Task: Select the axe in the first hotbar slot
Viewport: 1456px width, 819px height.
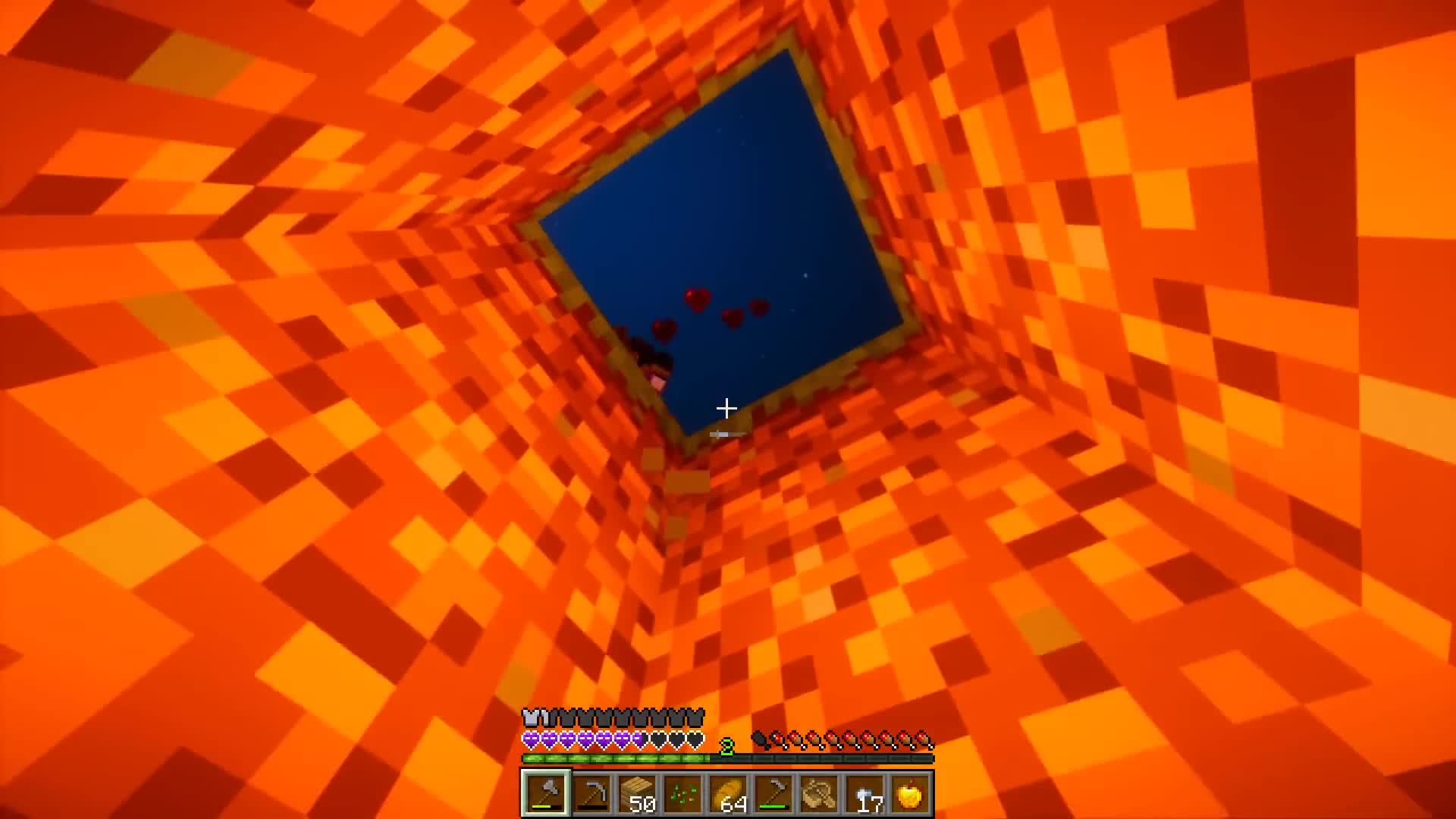Action: point(547,792)
